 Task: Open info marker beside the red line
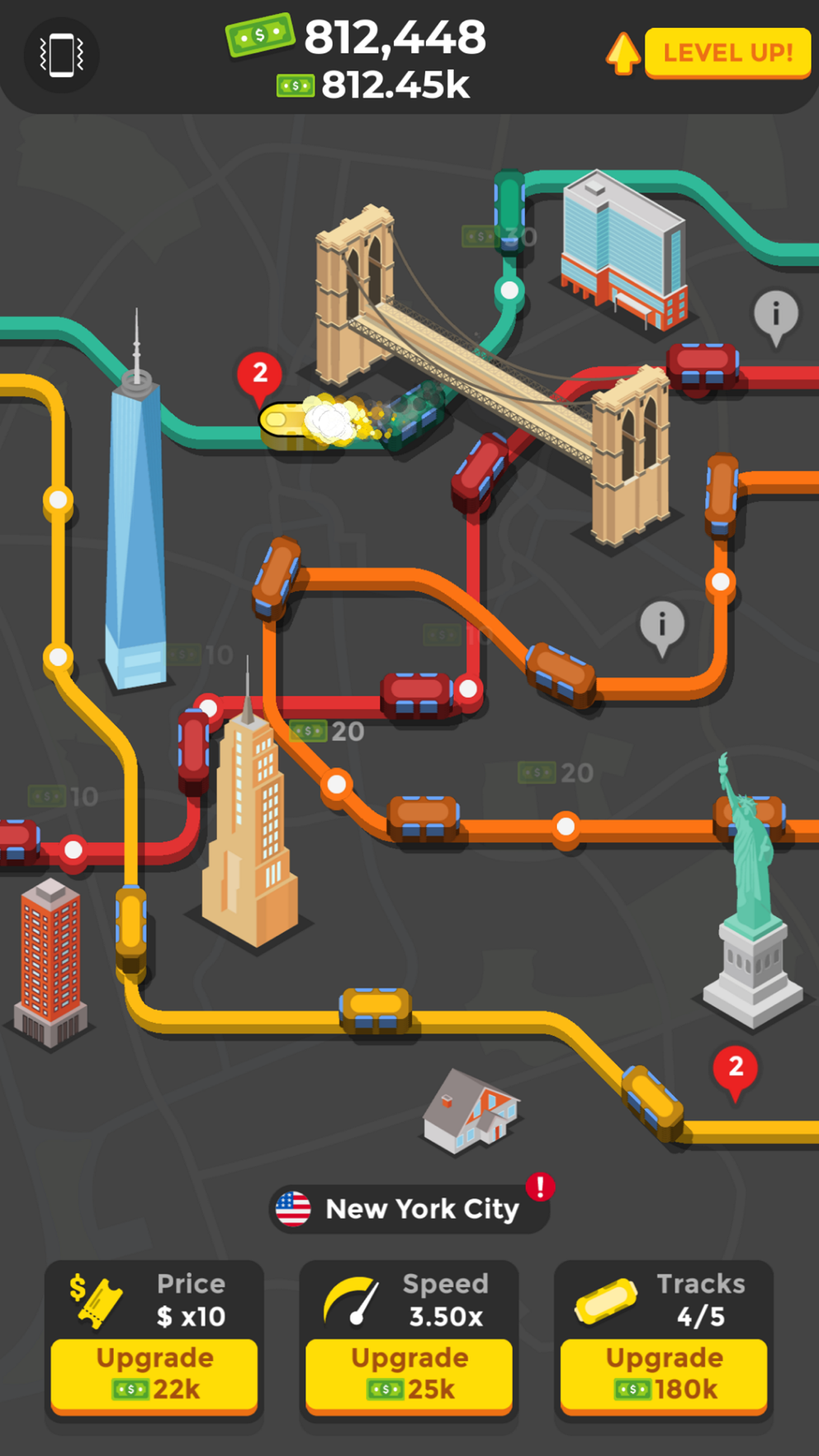tap(776, 314)
